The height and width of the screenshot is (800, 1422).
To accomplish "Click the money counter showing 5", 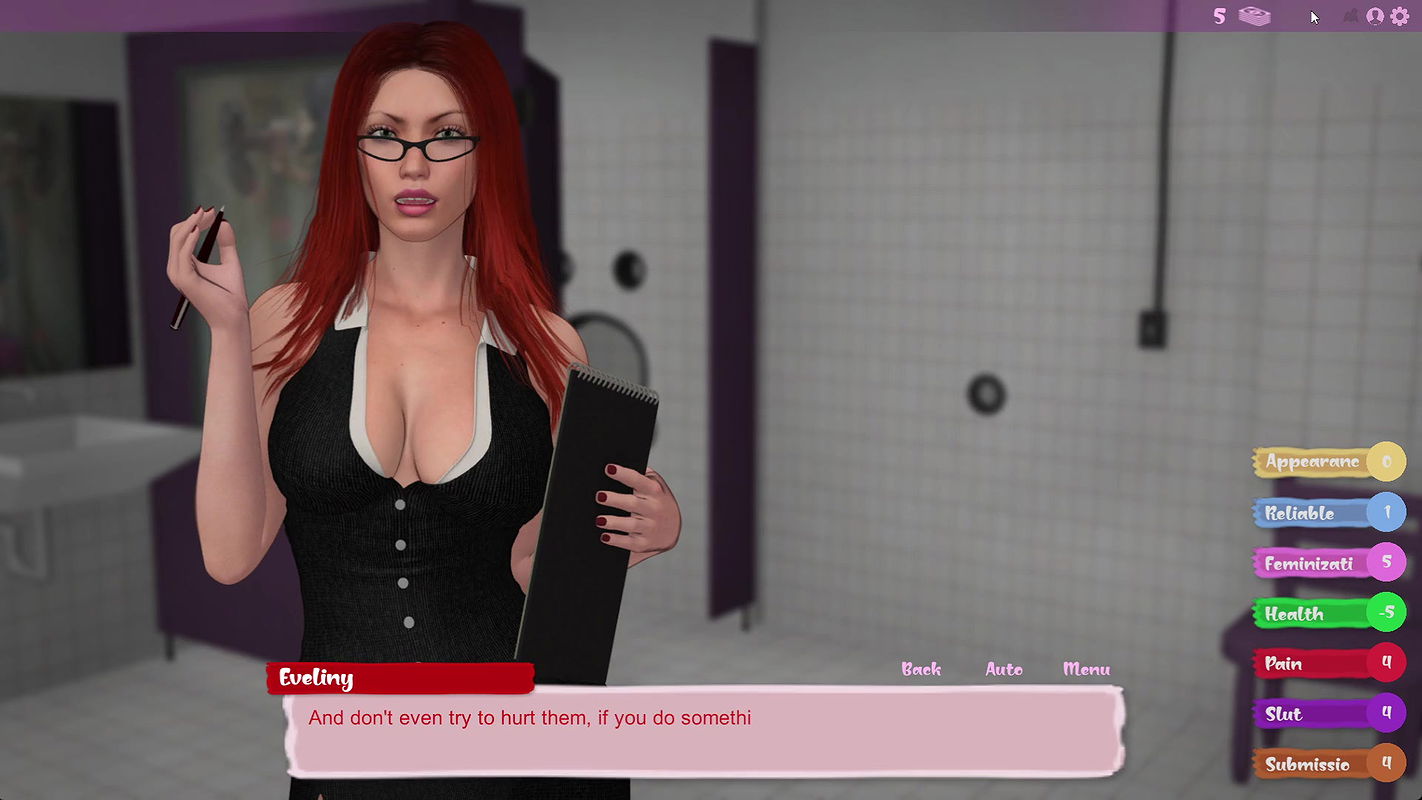I will pos(1219,16).
